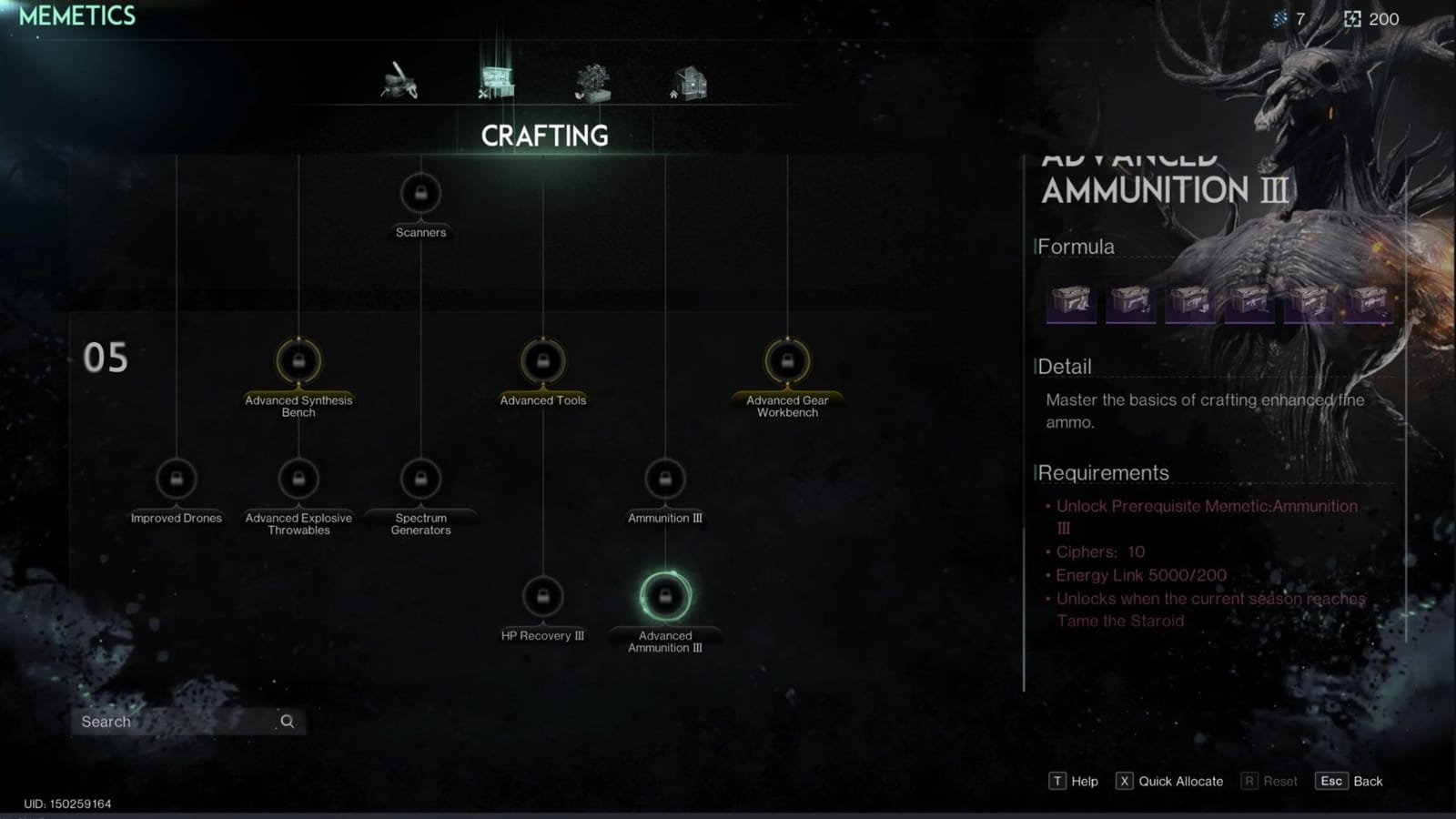Screen dimensions: 1456x819
Task: Select the Advanced Synthesis Bench node
Action: coord(298,362)
